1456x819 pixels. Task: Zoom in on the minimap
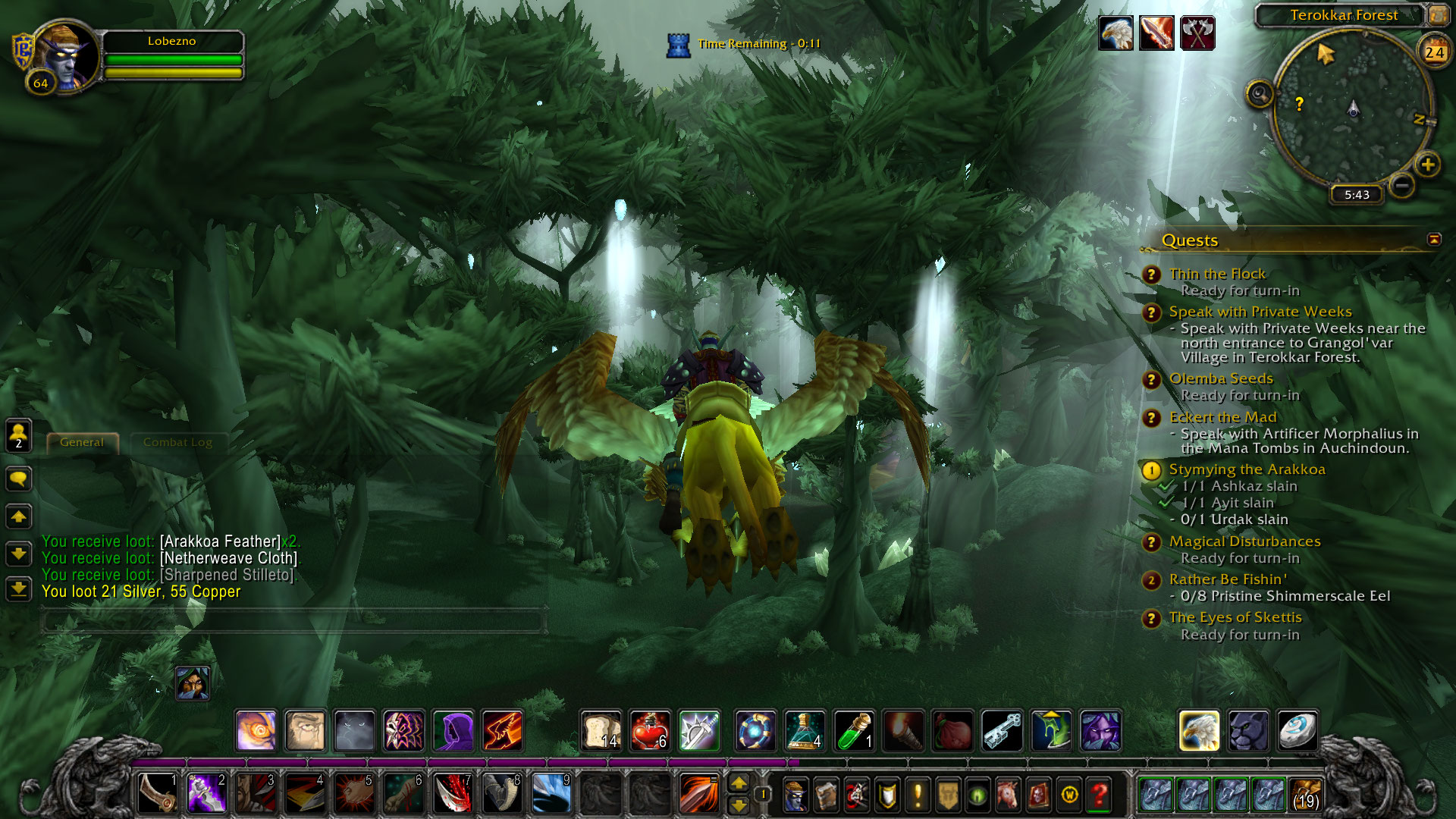pos(1427,165)
